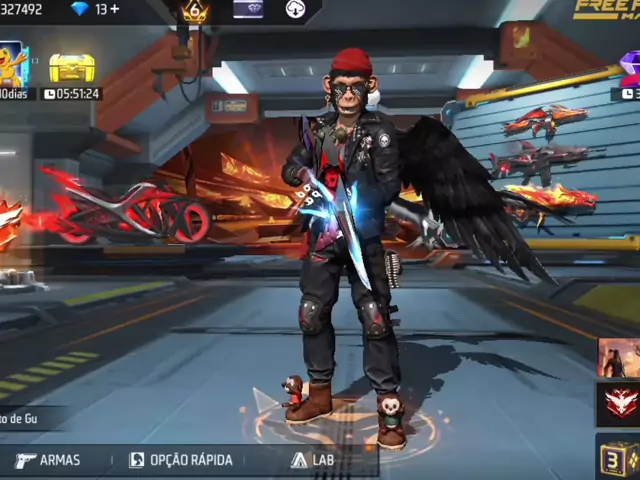The image size is (640, 480).
Task: Add diamonds with the plus button
Action: click(114, 9)
